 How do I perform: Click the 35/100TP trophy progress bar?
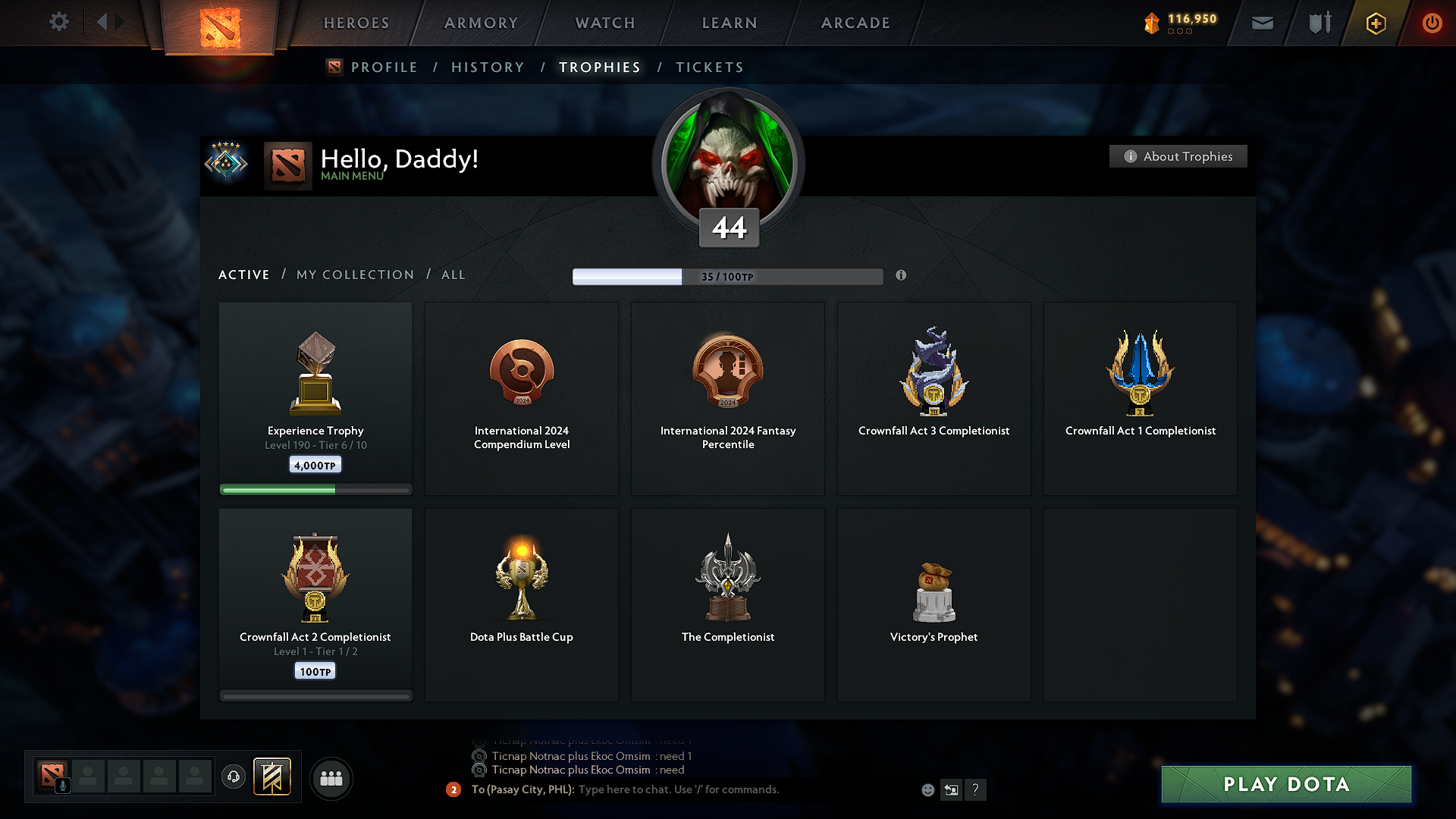pyautogui.click(x=728, y=276)
